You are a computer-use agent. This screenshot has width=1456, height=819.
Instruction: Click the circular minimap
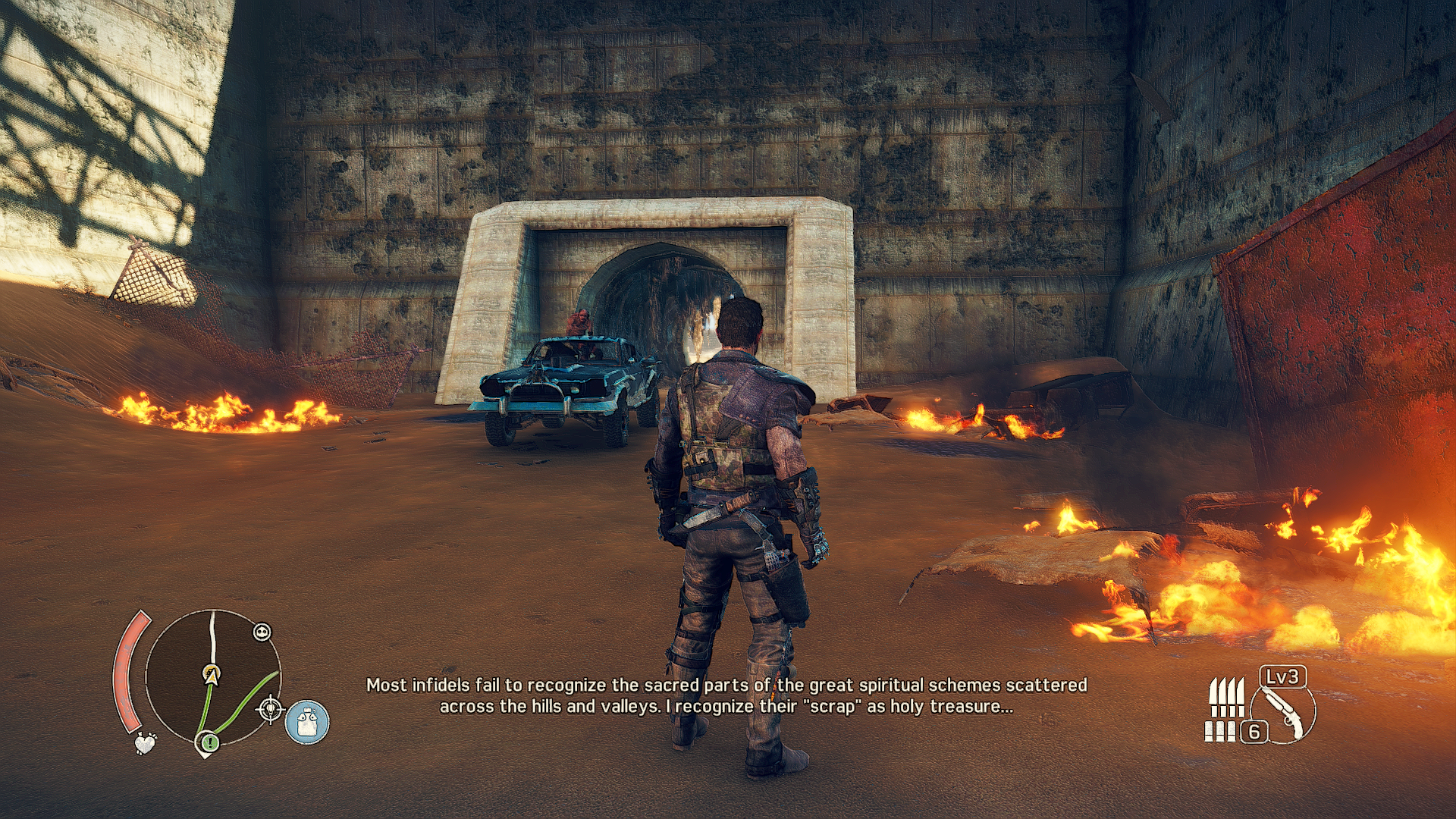pos(213,677)
